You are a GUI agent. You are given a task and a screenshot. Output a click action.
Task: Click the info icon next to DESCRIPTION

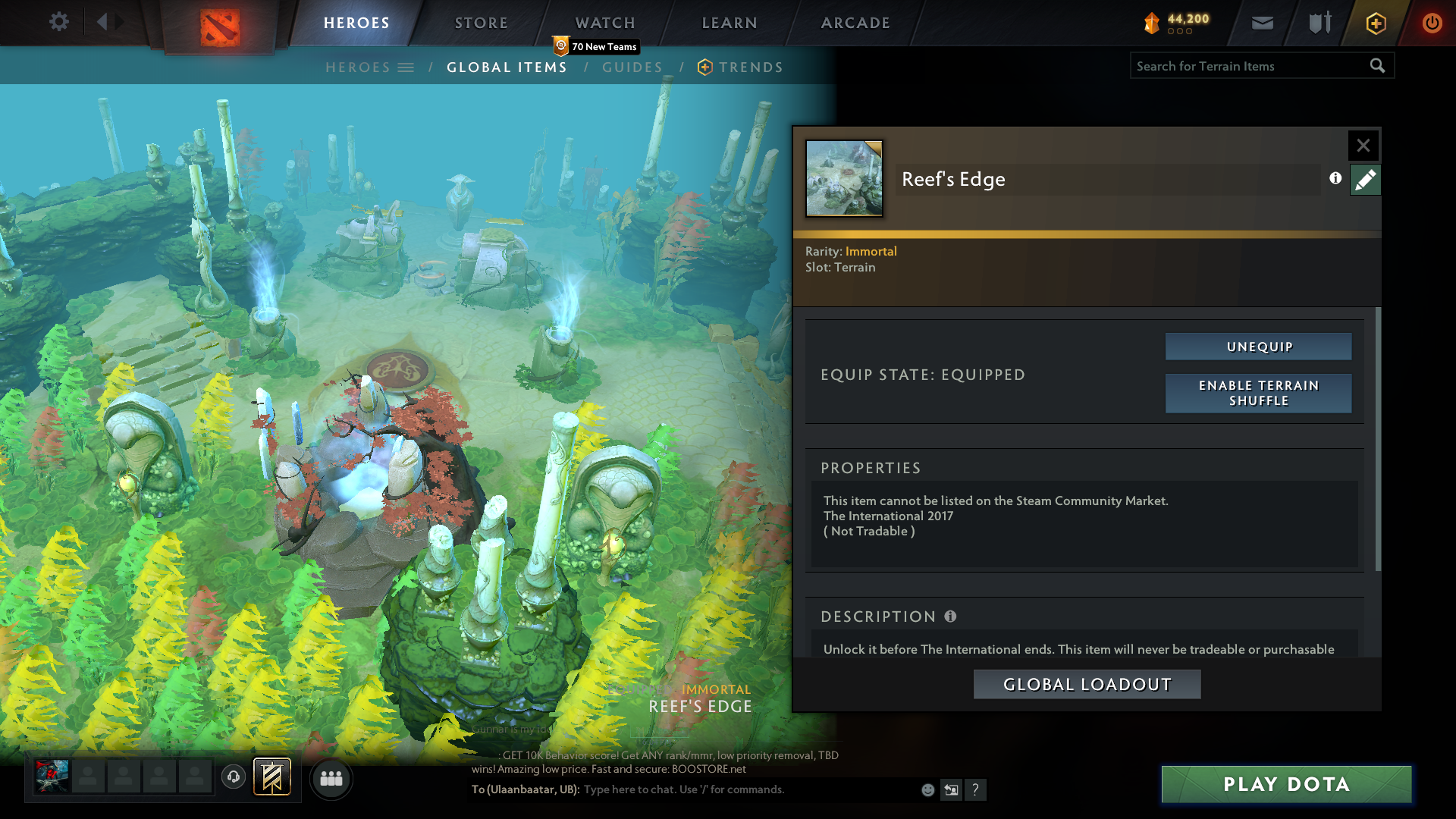click(950, 617)
